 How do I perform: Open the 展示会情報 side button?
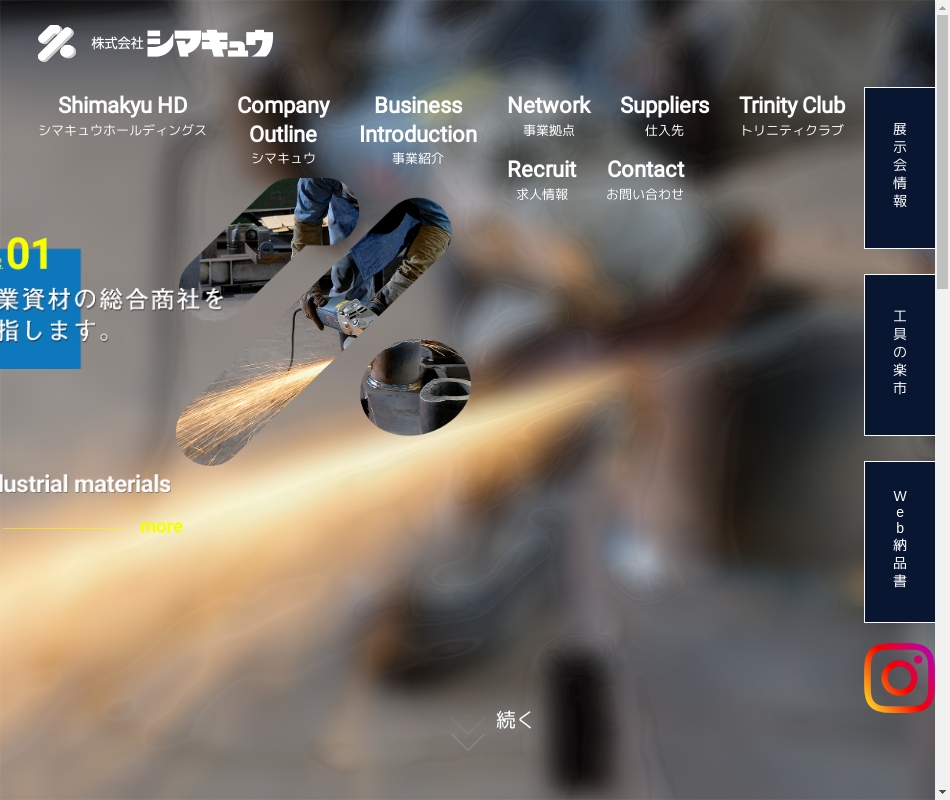tap(900, 168)
